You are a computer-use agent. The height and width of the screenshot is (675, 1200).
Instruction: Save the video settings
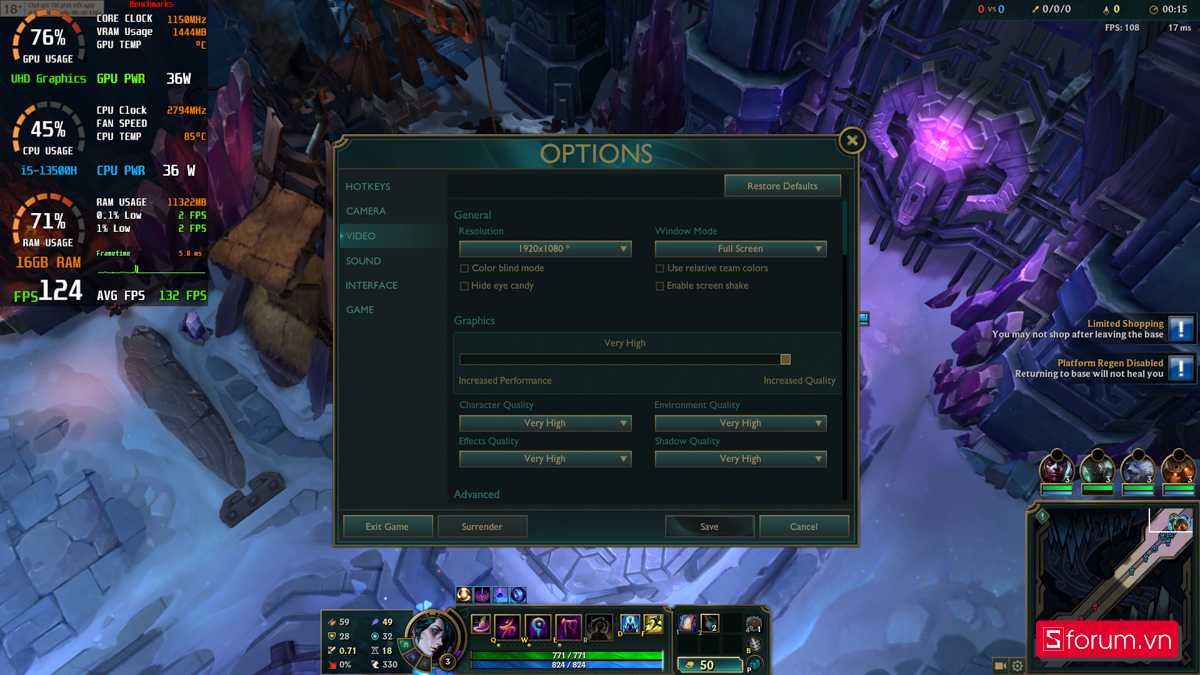(x=709, y=527)
